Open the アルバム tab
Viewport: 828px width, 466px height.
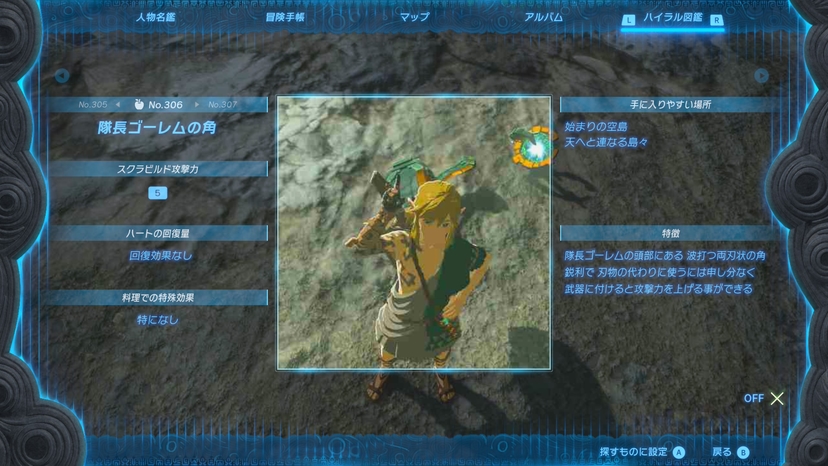click(x=543, y=17)
